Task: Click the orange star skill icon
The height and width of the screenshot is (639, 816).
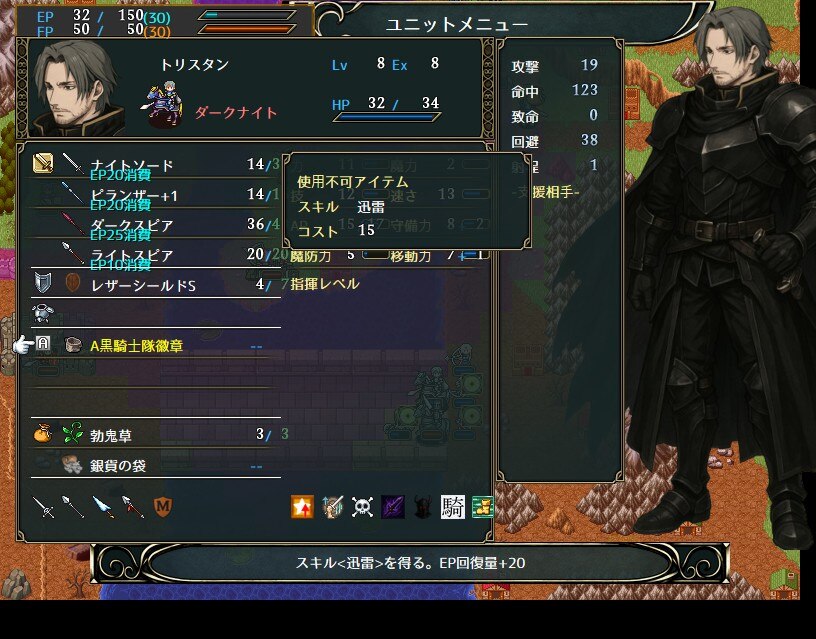Action: click(x=302, y=507)
